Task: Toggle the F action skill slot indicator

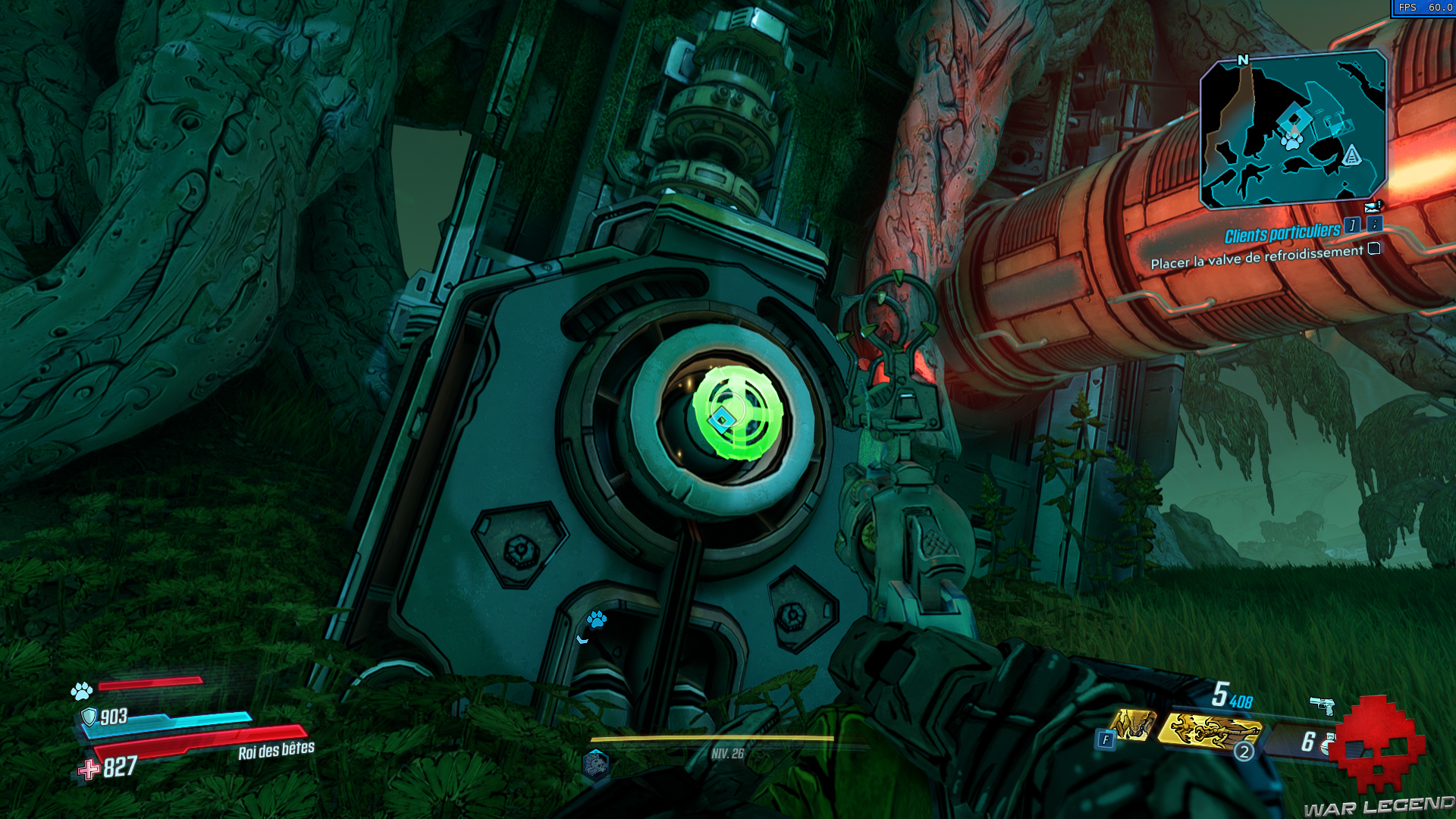Action: pos(1105,738)
